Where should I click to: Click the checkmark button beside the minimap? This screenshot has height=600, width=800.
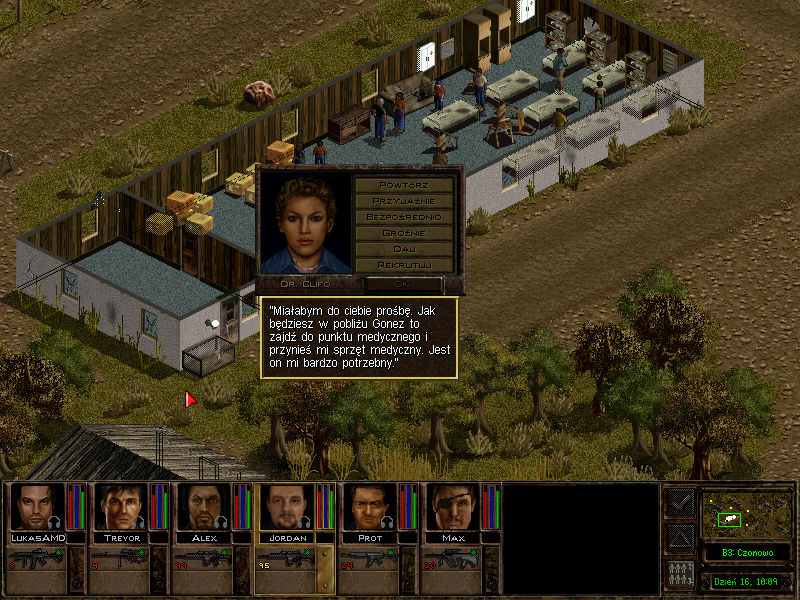(679, 504)
